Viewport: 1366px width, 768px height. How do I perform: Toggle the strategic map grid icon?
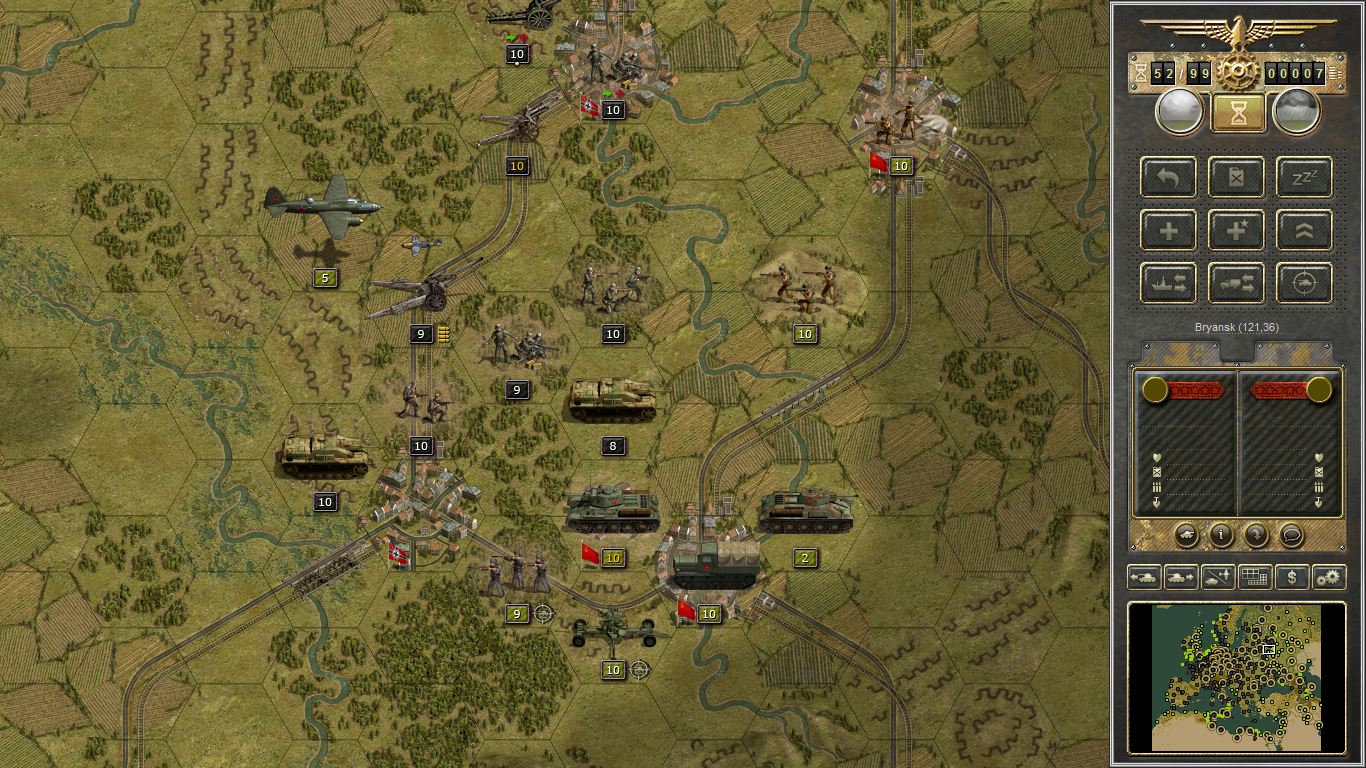(x=1255, y=576)
